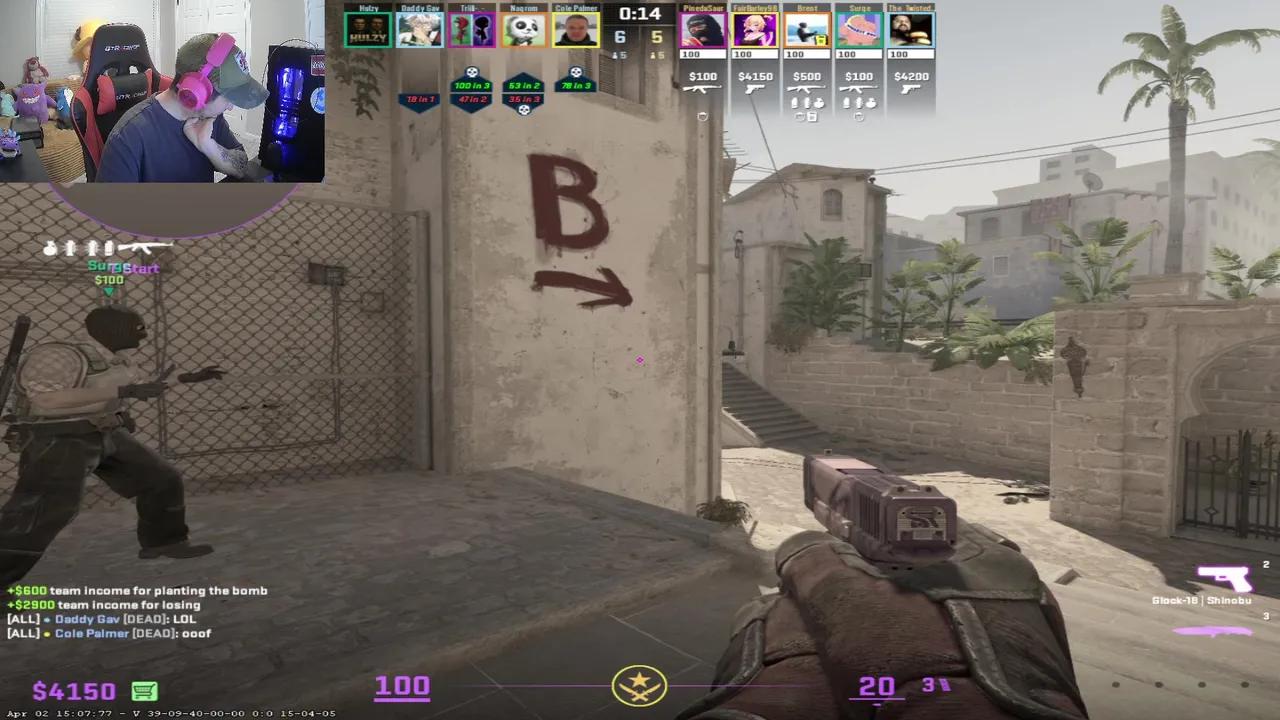This screenshot has height=720, width=1280.
Task: Click Naqrom's panda avatar
Action: [x=525, y=30]
